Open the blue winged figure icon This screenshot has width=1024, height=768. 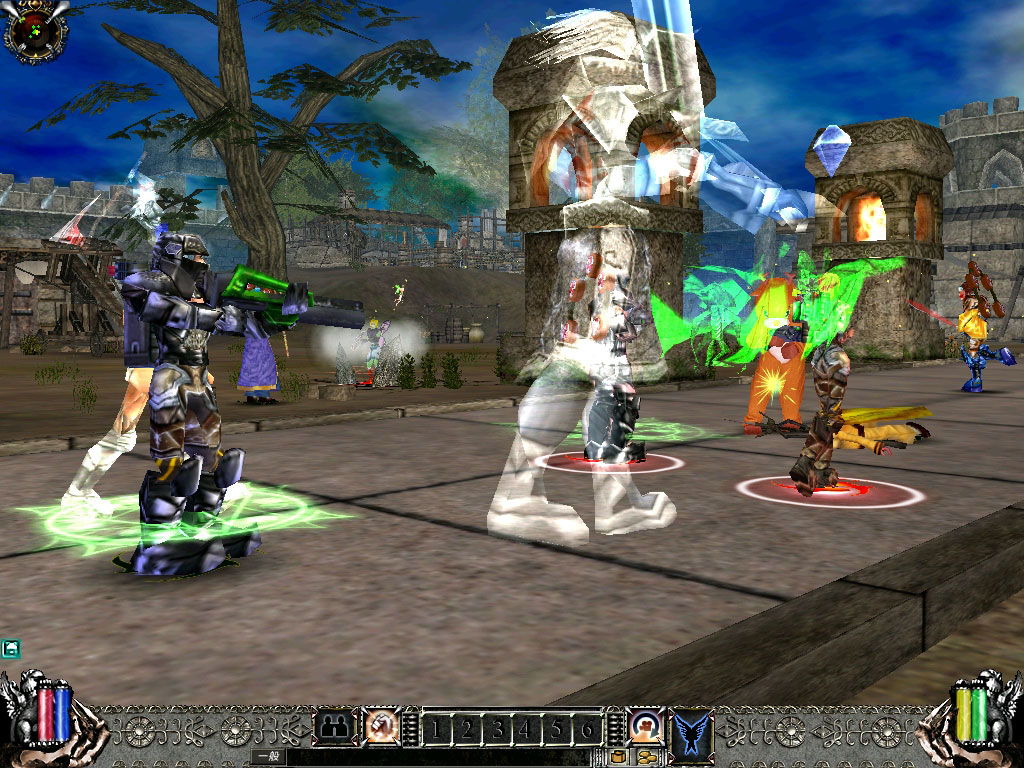[x=692, y=728]
